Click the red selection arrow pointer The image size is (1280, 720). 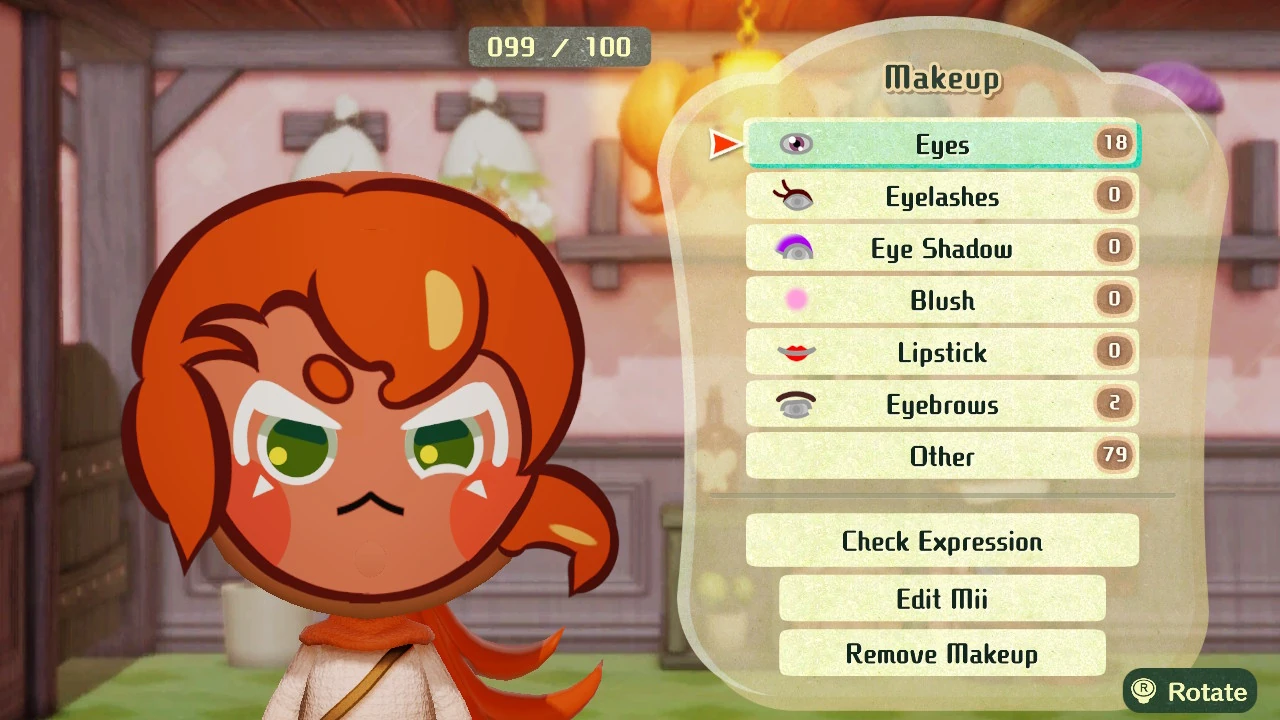pyautogui.click(x=724, y=143)
